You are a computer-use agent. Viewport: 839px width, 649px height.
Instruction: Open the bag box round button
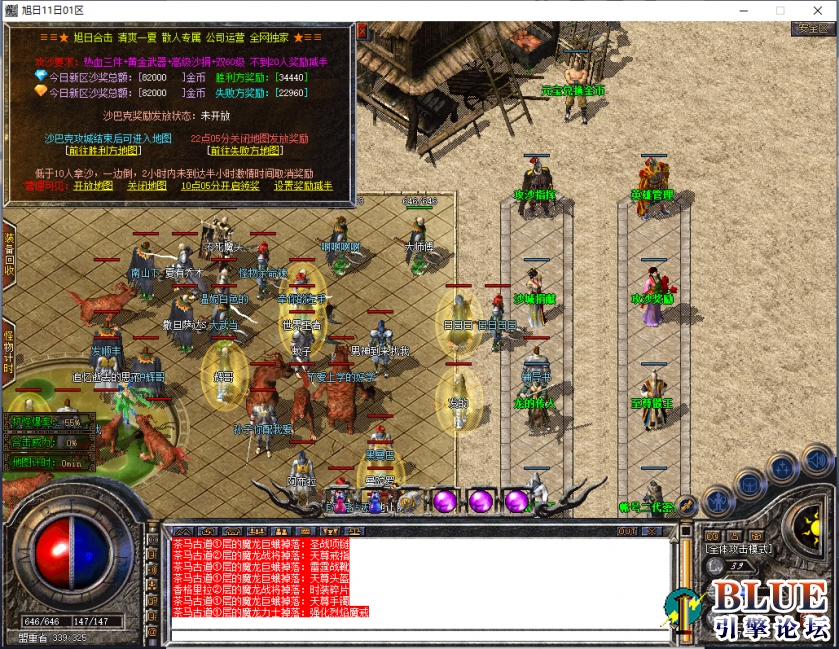click(748, 483)
